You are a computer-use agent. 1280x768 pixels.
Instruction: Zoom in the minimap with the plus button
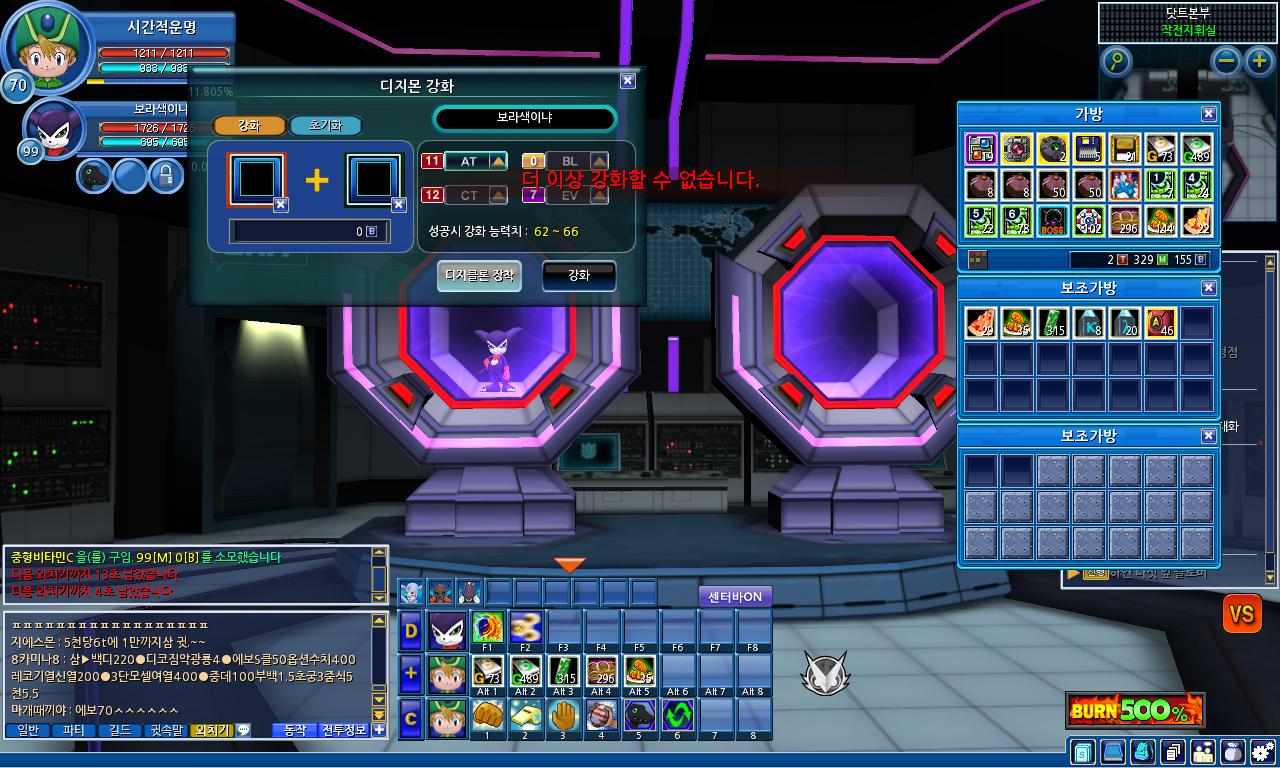coord(1259,62)
